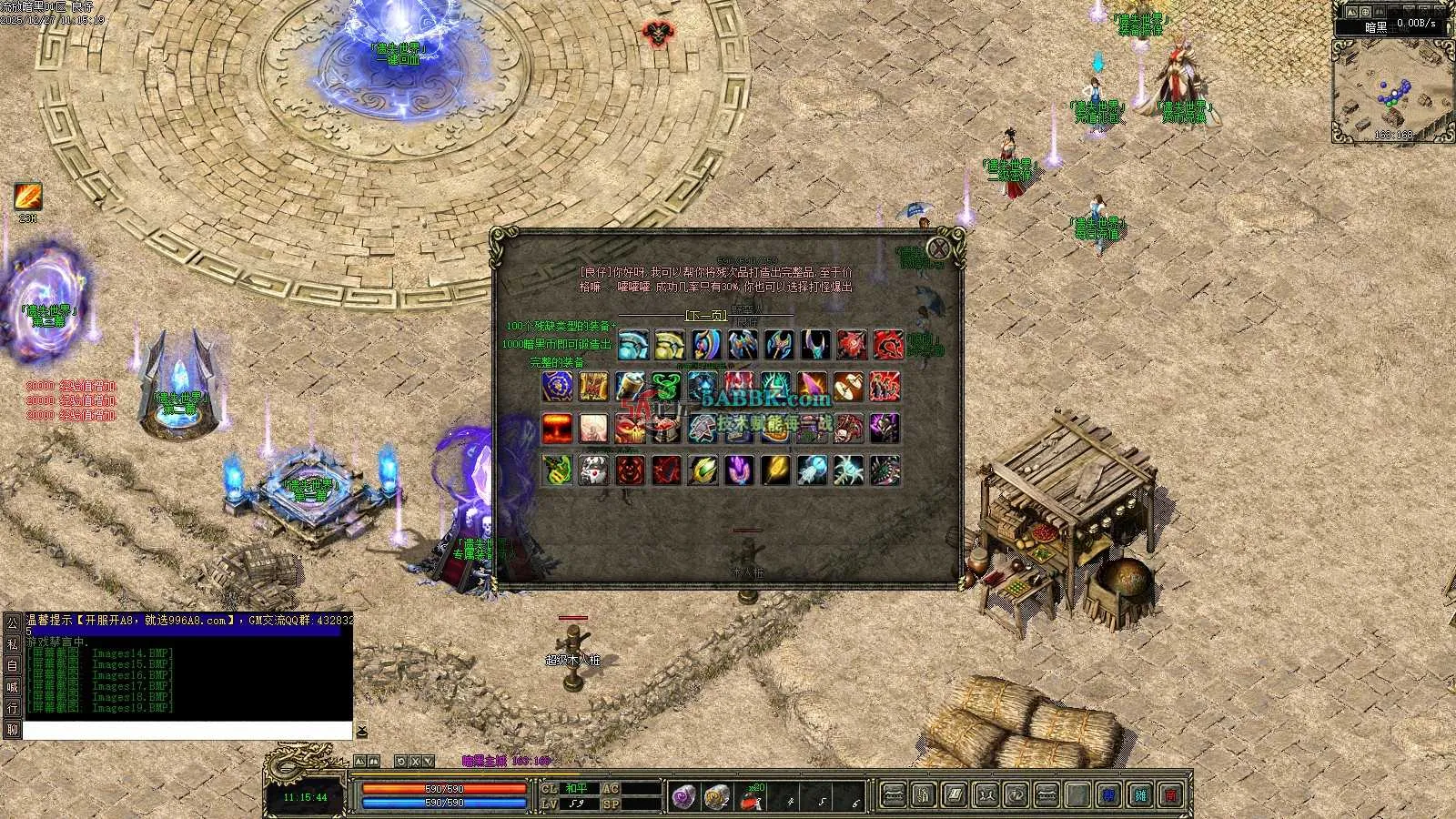The height and width of the screenshot is (819, 1456).
Task: Switch to the 公 public chat channel
Action: click(13, 623)
